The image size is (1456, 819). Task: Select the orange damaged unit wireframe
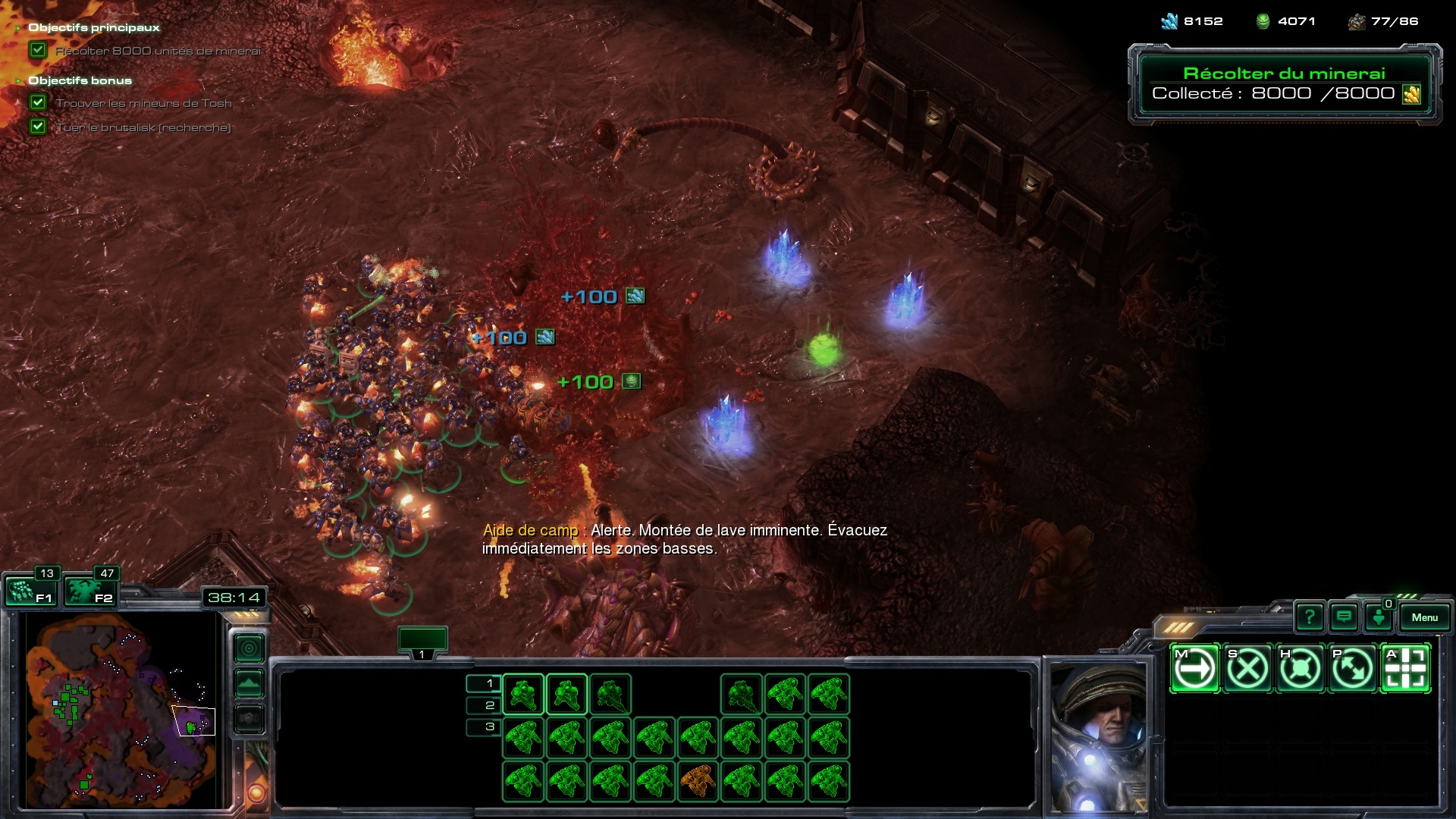pos(698,780)
